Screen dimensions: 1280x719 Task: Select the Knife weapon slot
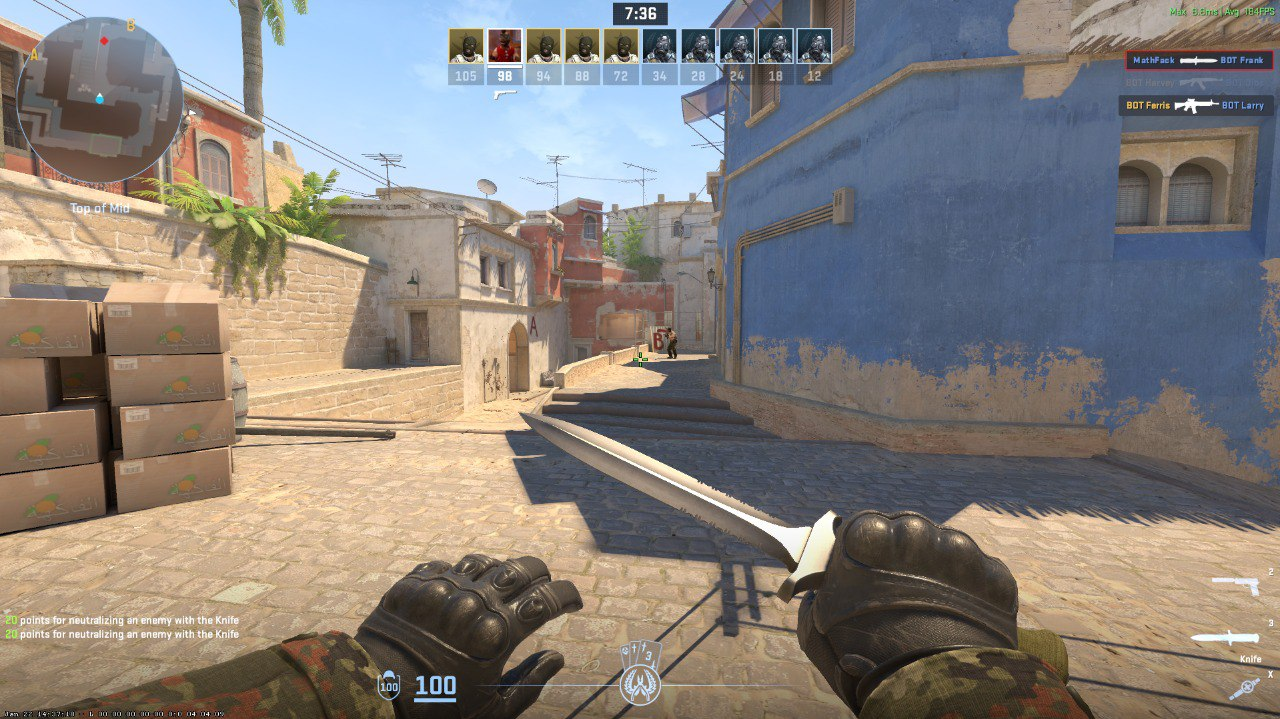coord(1228,637)
